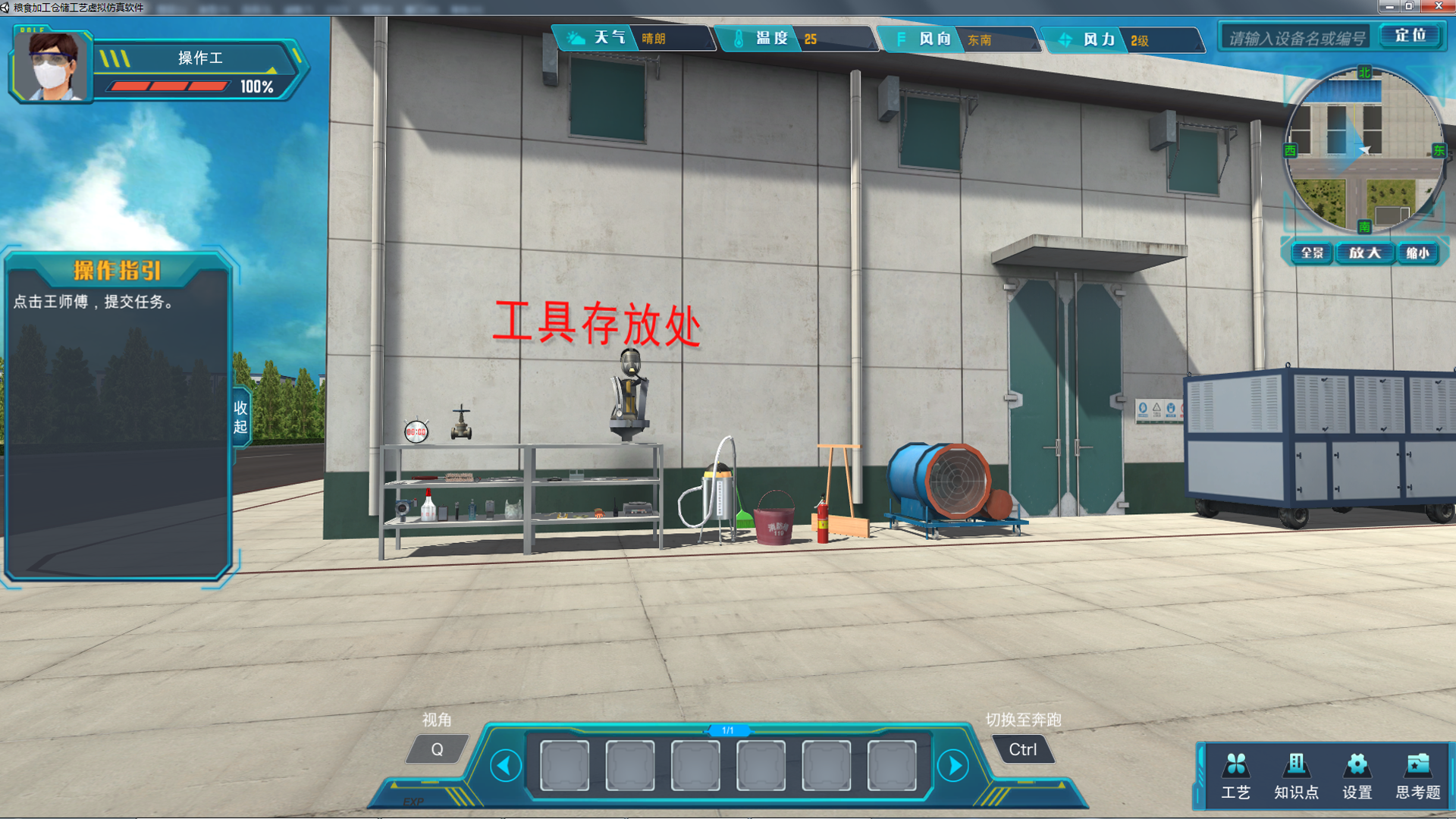Screen dimensions: 1456x819
Task: Click the 定位 locate button
Action: pyautogui.click(x=1410, y=36)
